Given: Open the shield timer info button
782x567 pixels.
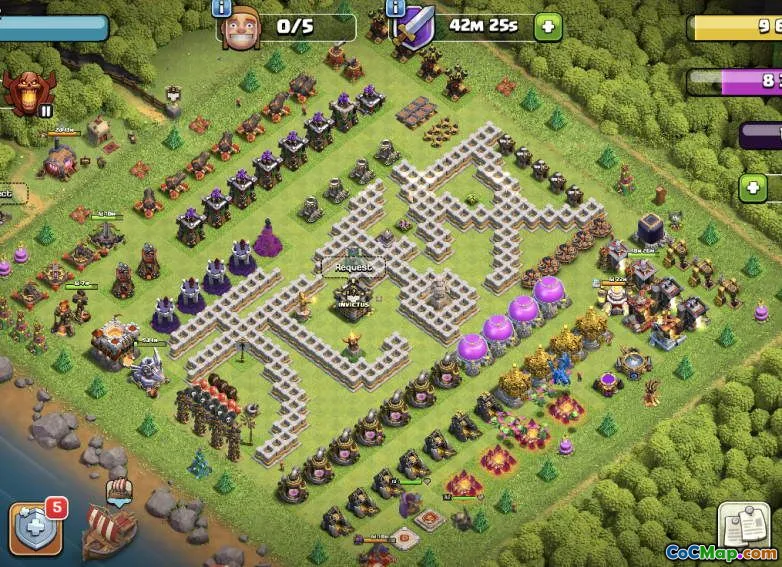Looking at the screenshot, I should [x=396, y=8].
